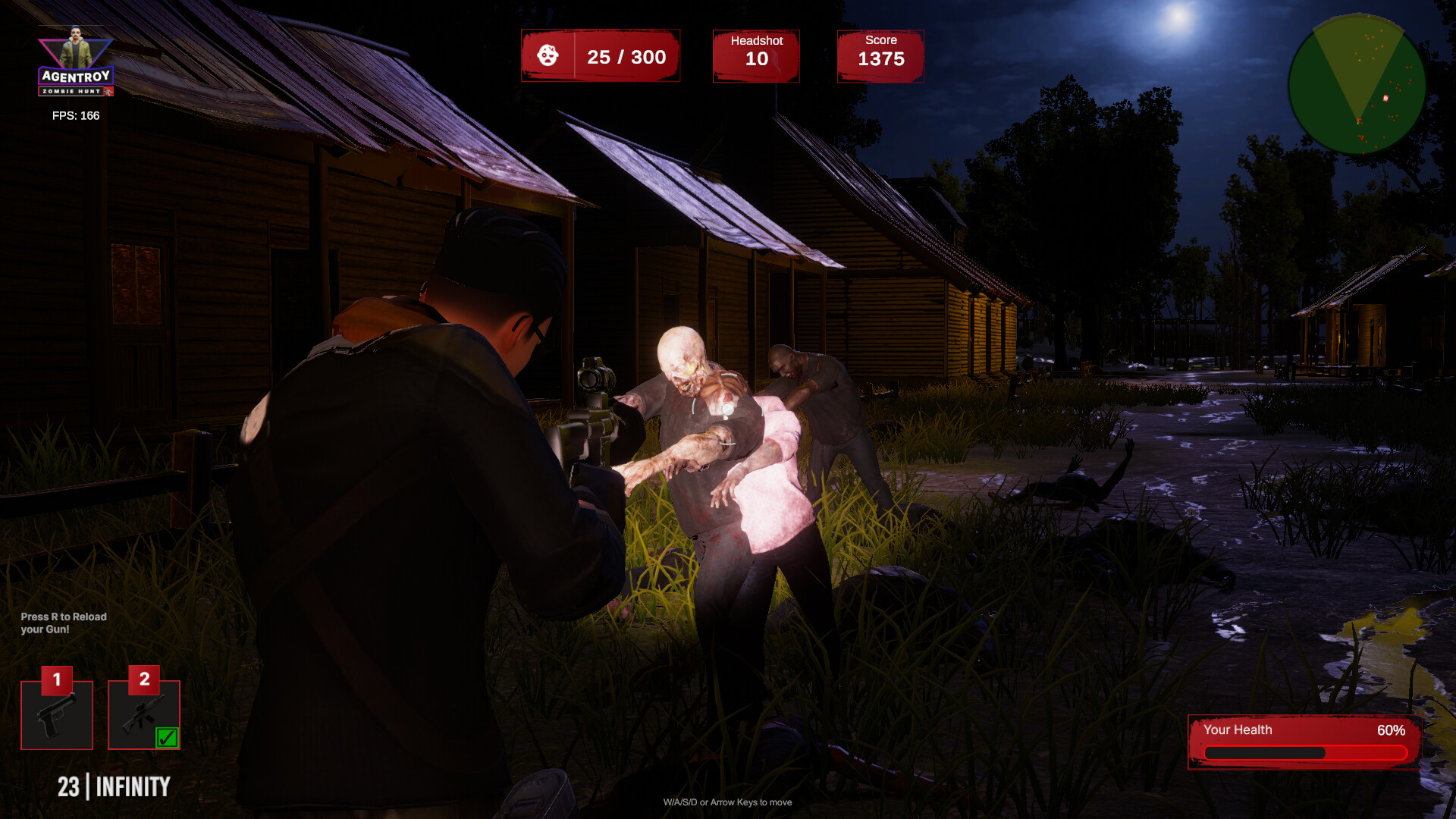Toggle the FPS 166 counter
1456x819 pixels.
coord(74,116)
